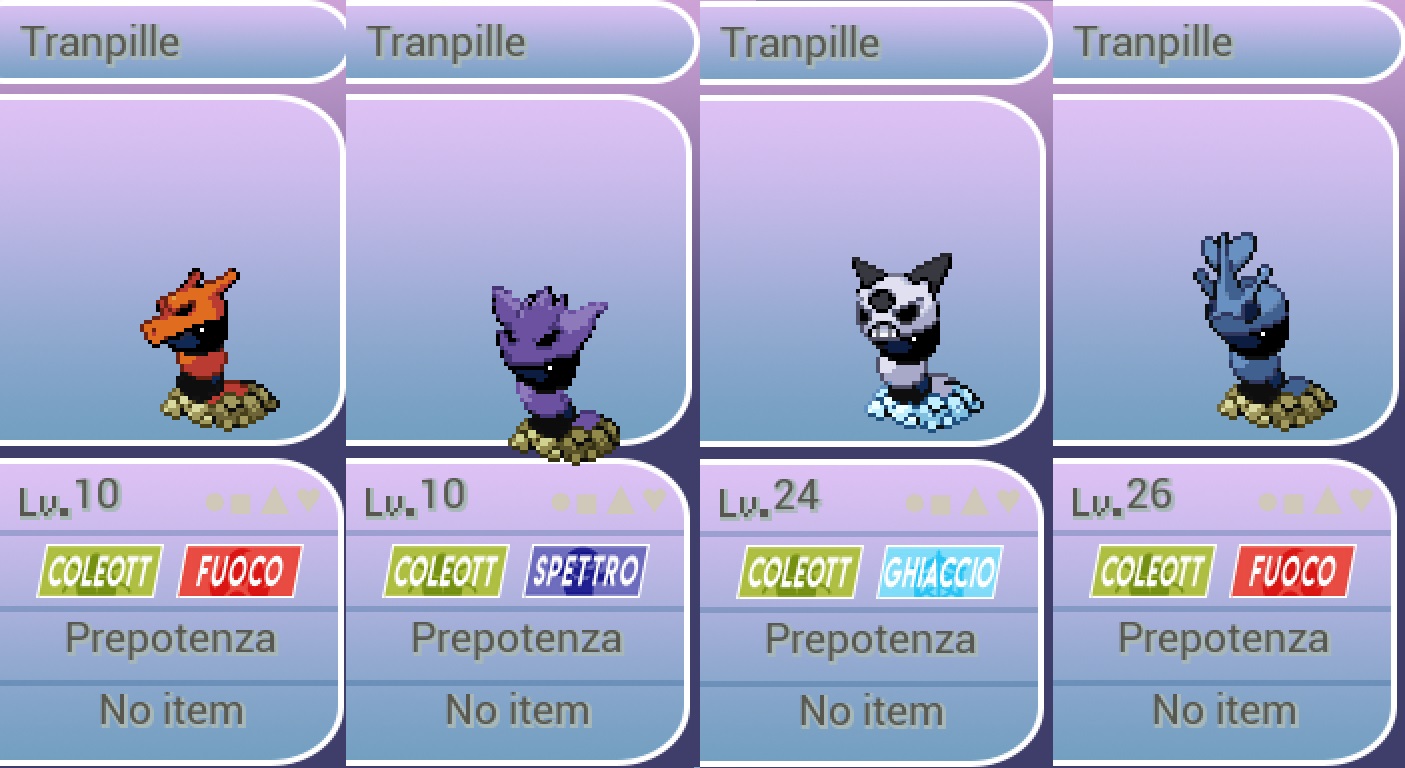This screenshot has height=768, width=1405.
Task: Select the triangle marking icon on the third card
Action: pyautogui.click(x=976, y=503)
